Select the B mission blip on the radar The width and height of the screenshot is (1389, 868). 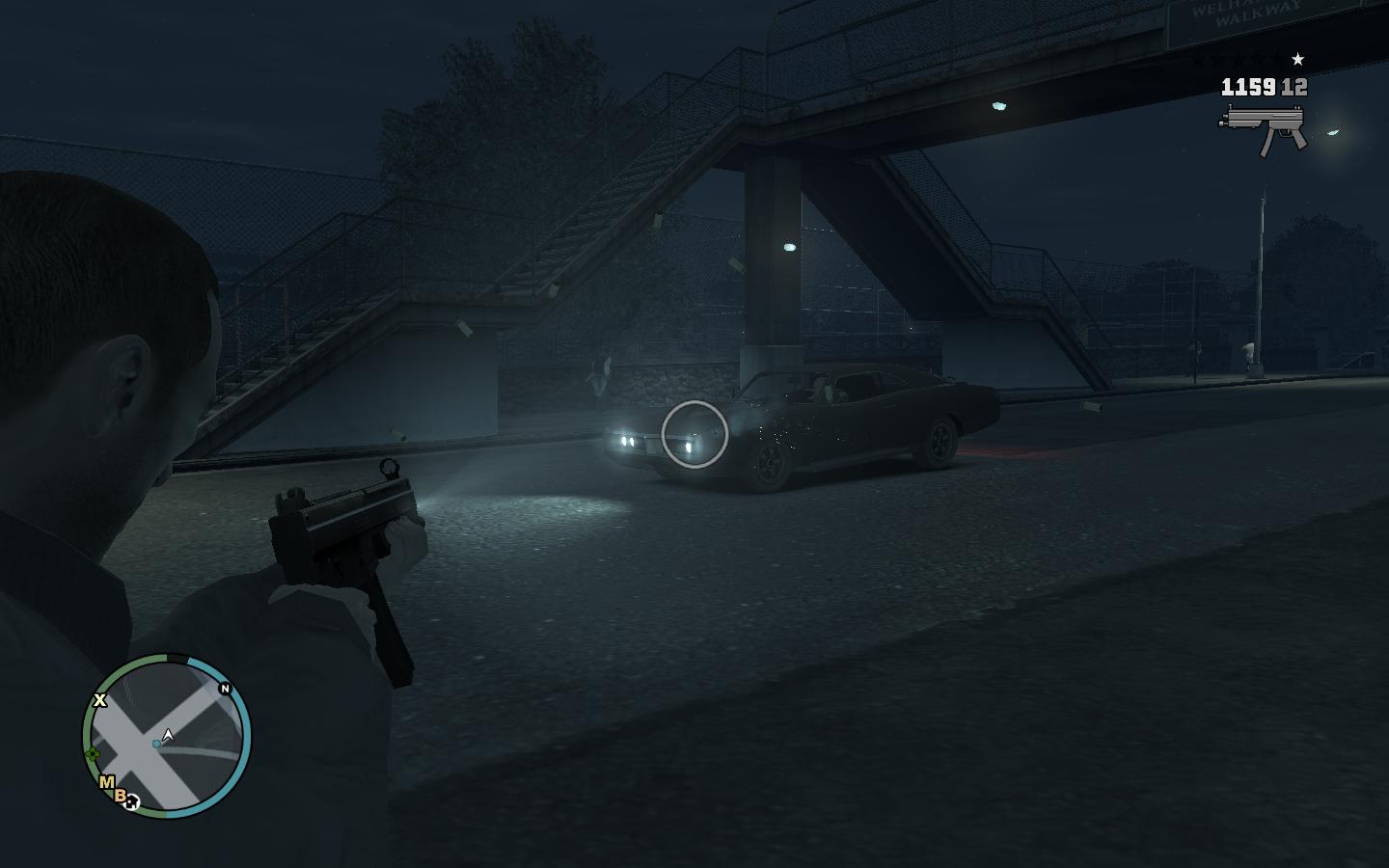(121, 796)
